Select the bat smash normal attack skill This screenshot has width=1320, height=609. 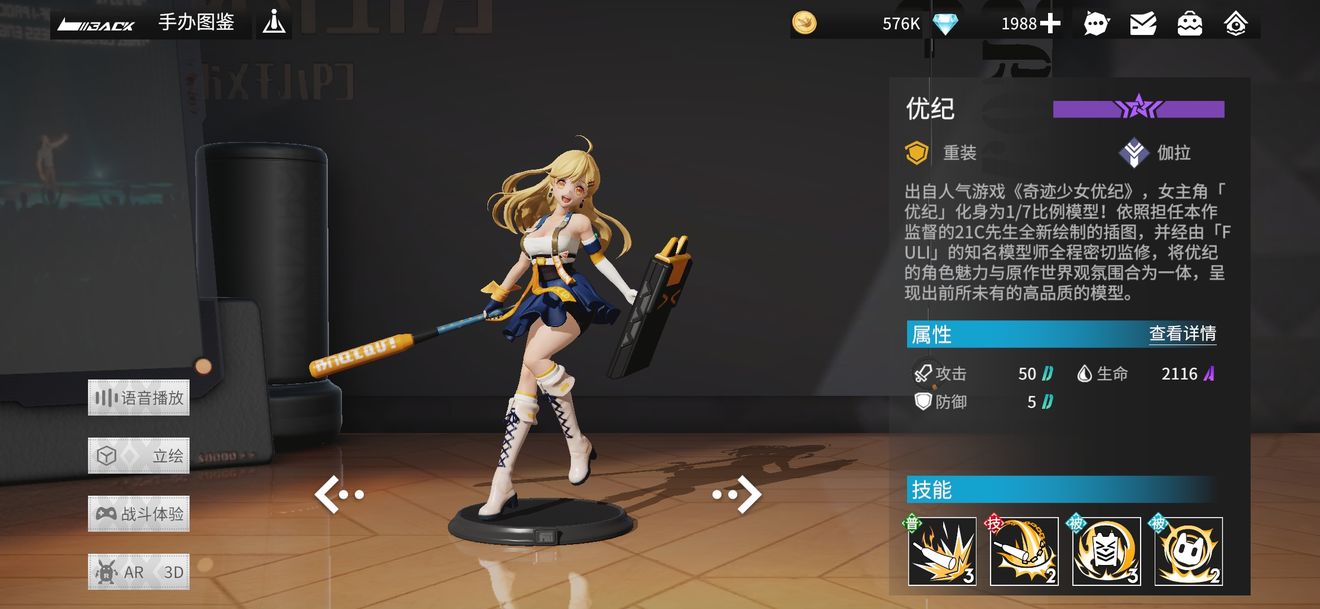pyautogui.click(x=942, y=551)
